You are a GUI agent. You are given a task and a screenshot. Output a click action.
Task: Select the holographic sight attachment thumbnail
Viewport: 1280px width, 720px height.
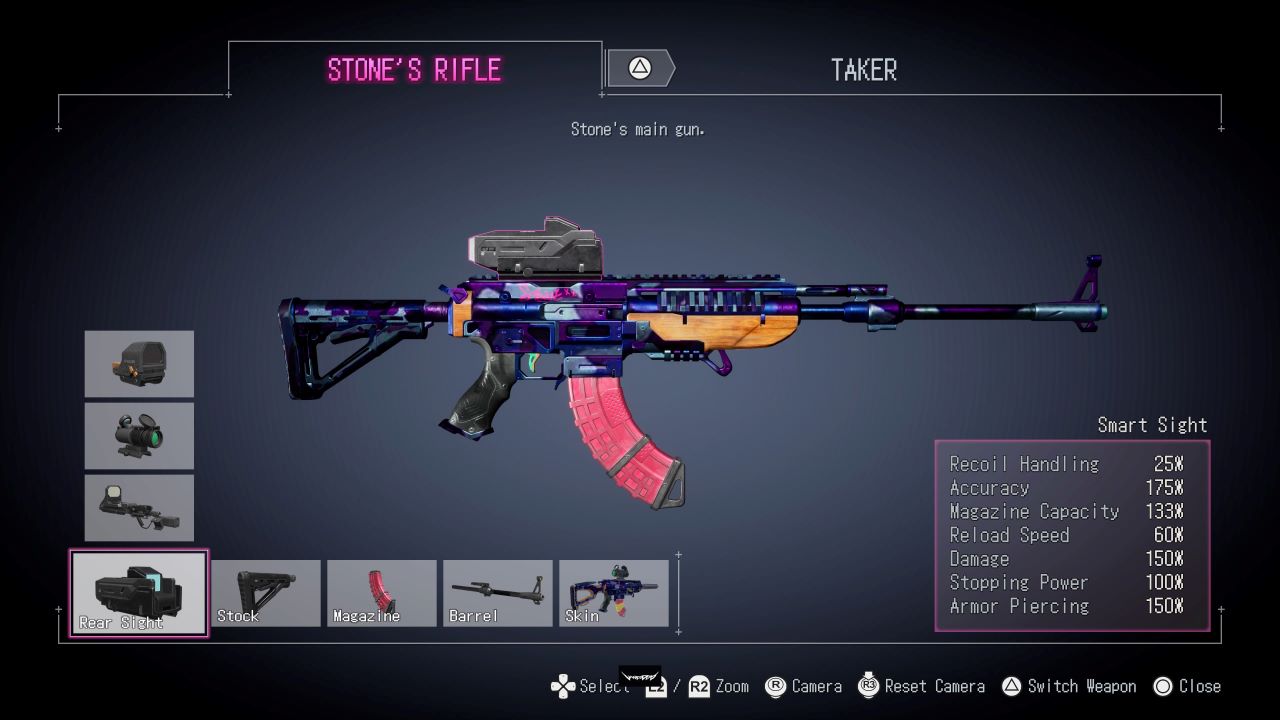pyautogui.click(x=138, y=363)
